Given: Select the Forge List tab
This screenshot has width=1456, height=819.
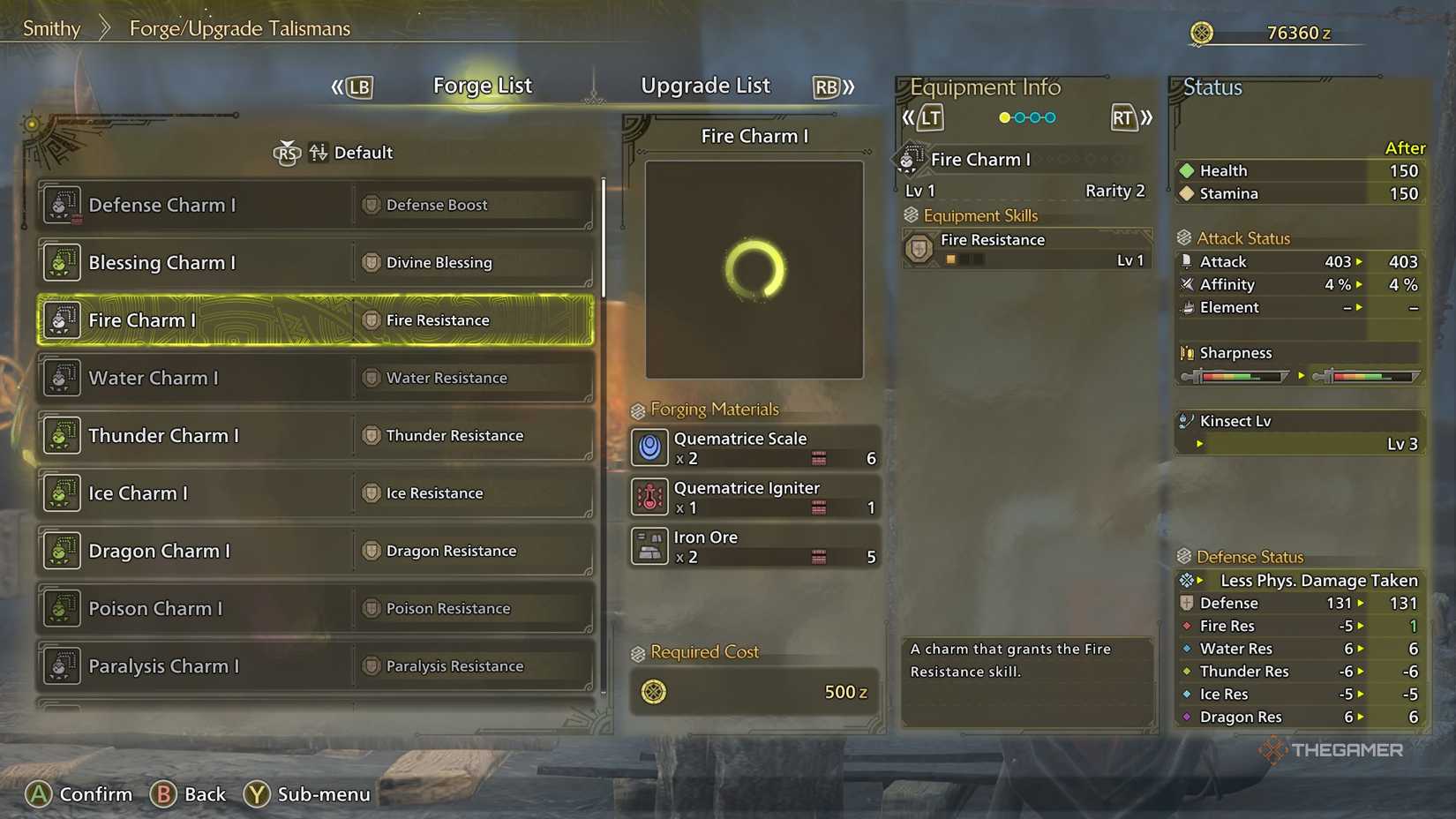Looking at the screenshot, I should click(x=482, y=86).
